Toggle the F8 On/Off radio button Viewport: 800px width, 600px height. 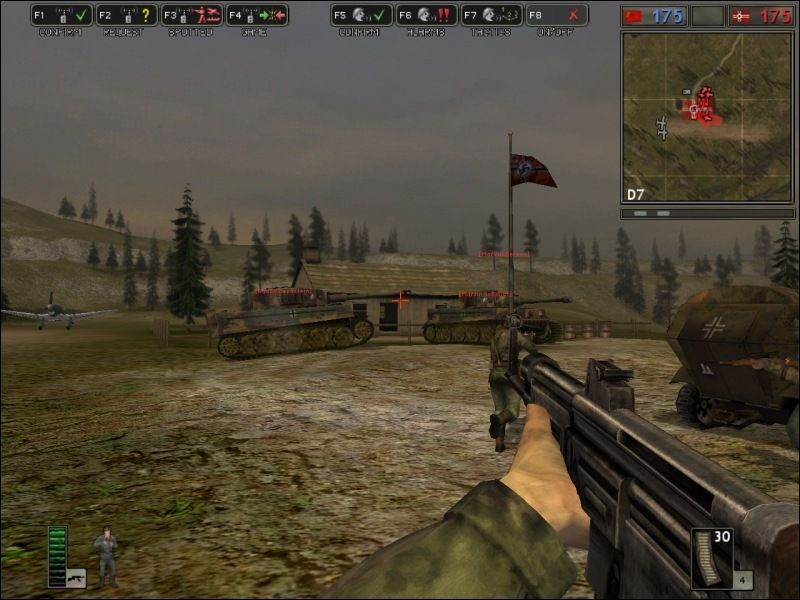coord(557,15)
